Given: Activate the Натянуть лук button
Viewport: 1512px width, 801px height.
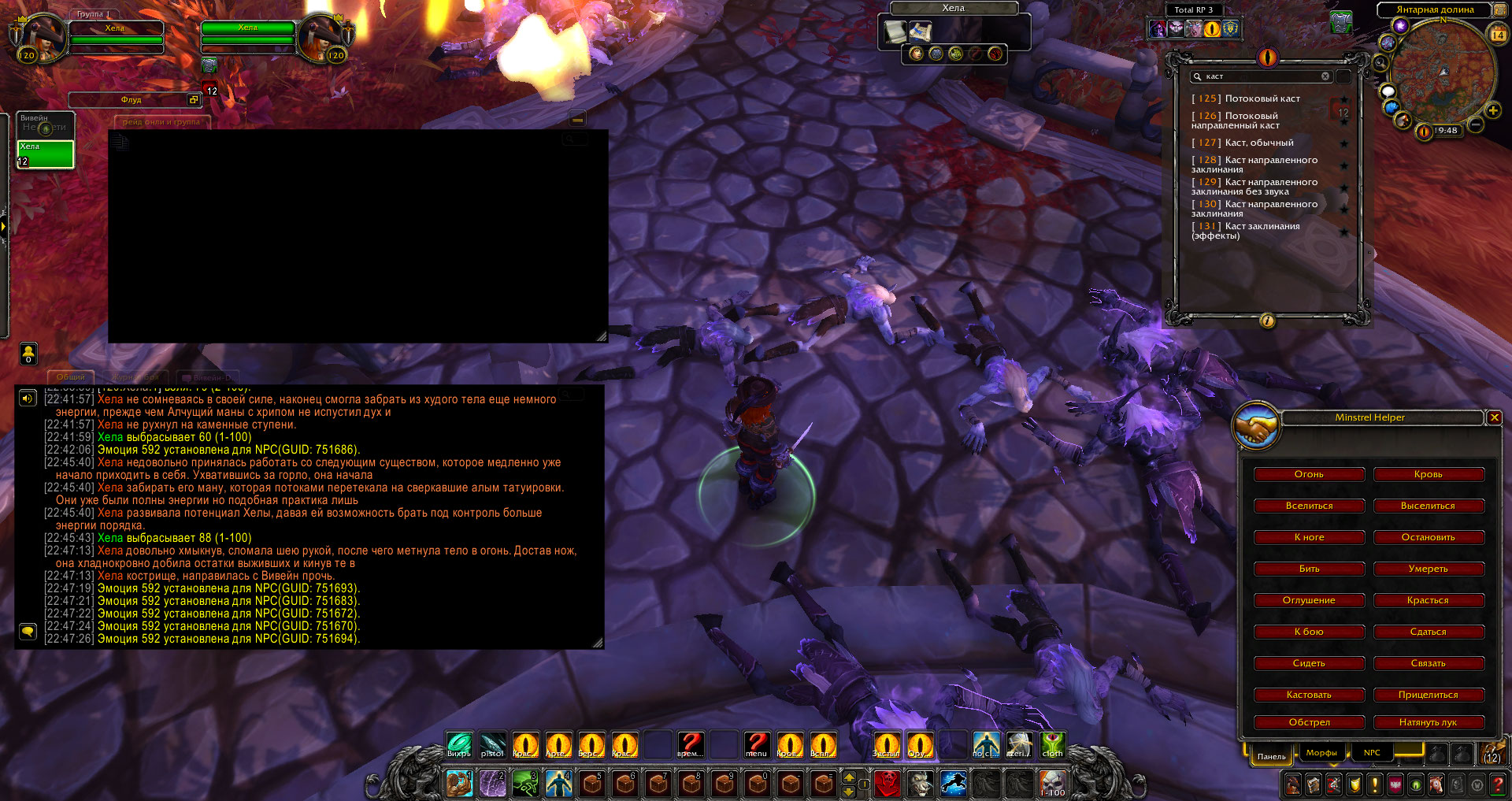Looking at the screenshot, I should coord(1429,722).
